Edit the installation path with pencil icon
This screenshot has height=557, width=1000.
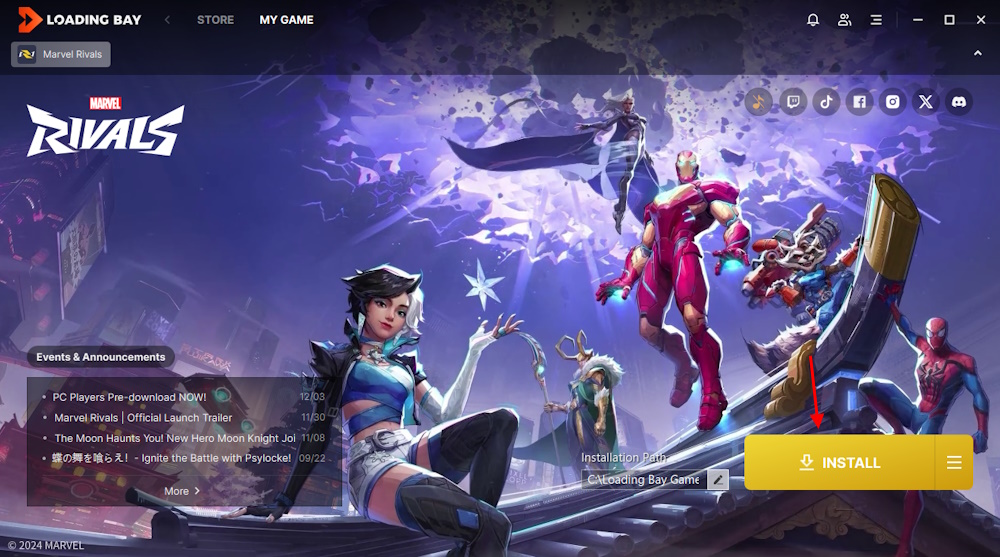(717, 479)
